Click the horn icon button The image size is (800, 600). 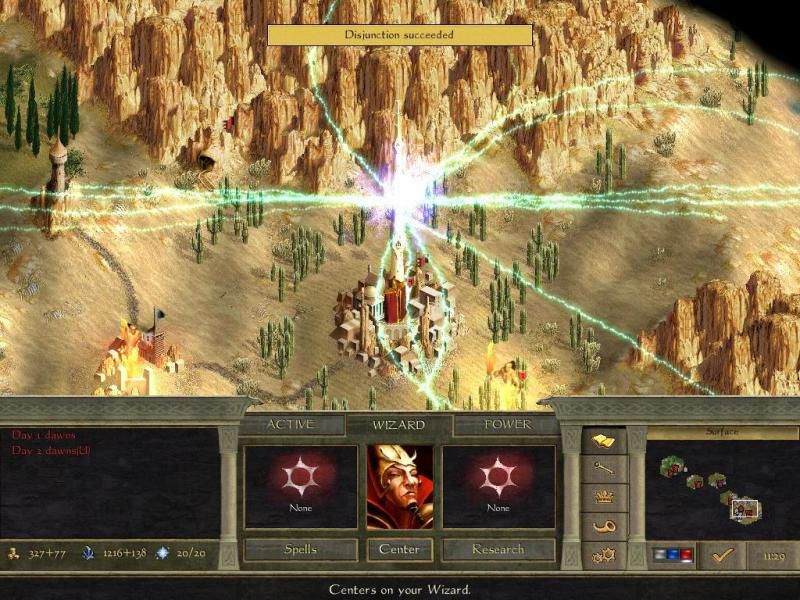click(x=604, y=526)
